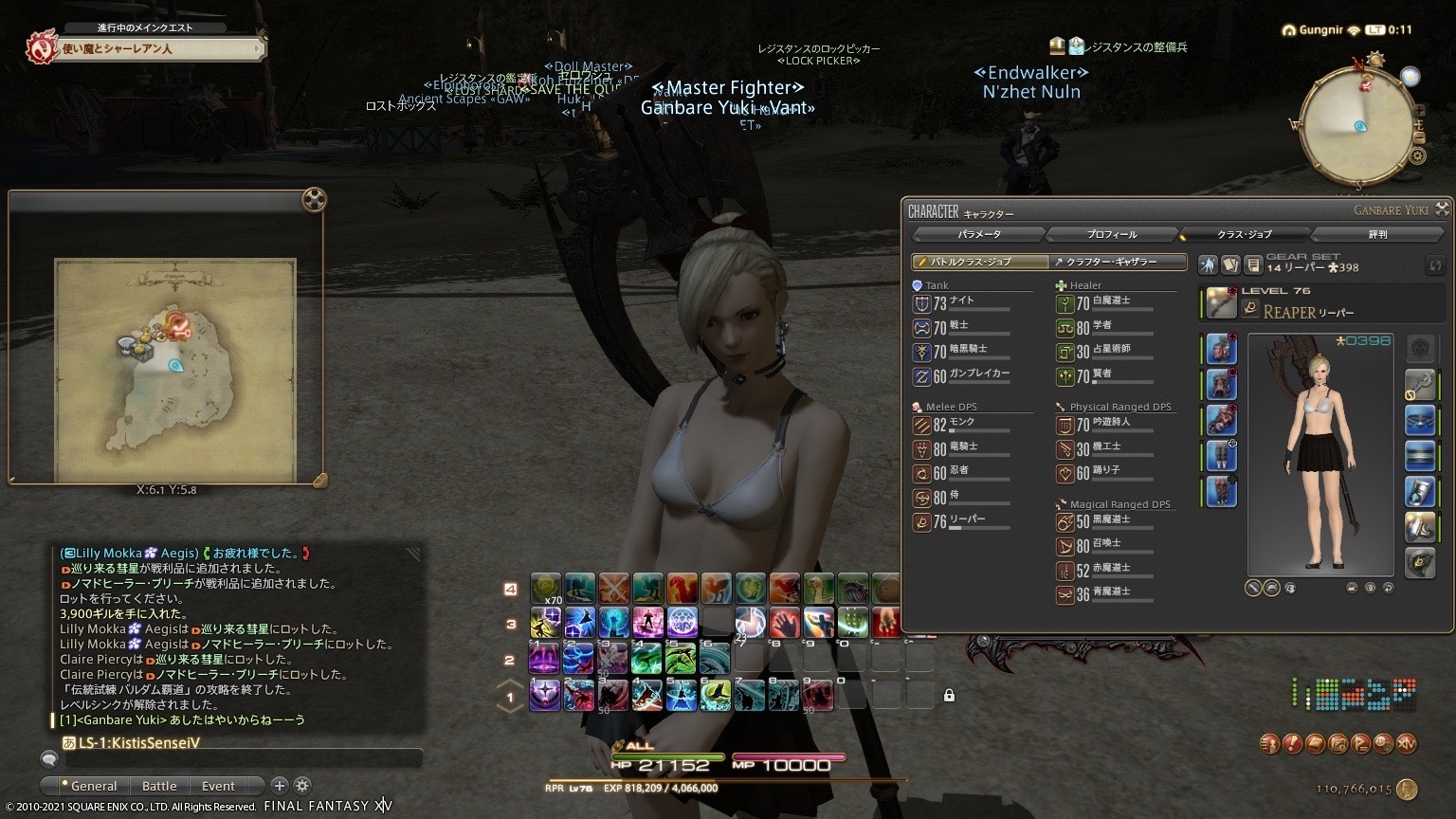The height and width of the screenshot is (819, 1456).
Task: Select the バトルクラス・ジョブ sub-tab
Action: pyautogui.click(x=980, y=262)
